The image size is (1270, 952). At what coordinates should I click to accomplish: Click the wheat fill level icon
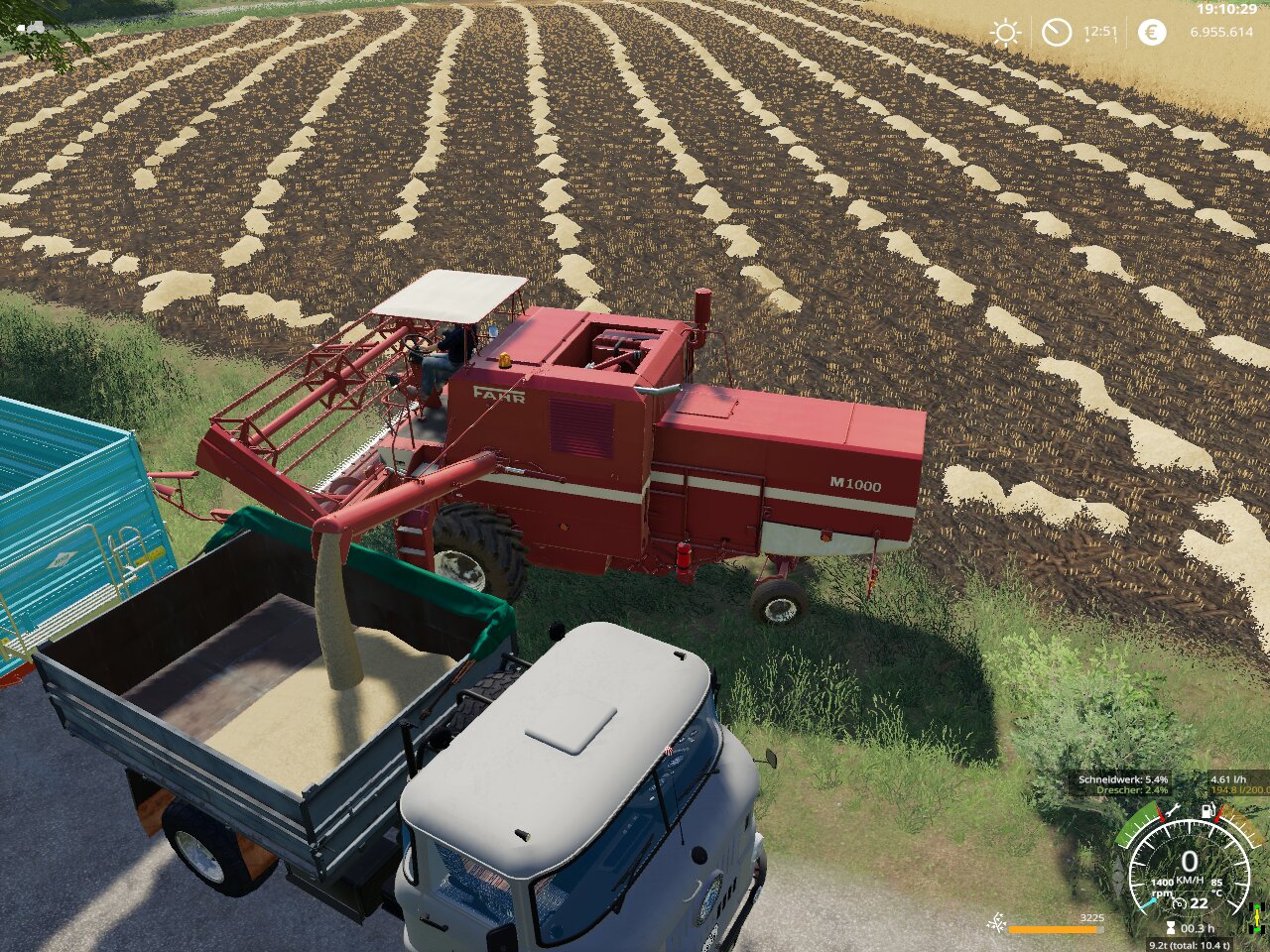pos(996,924)
